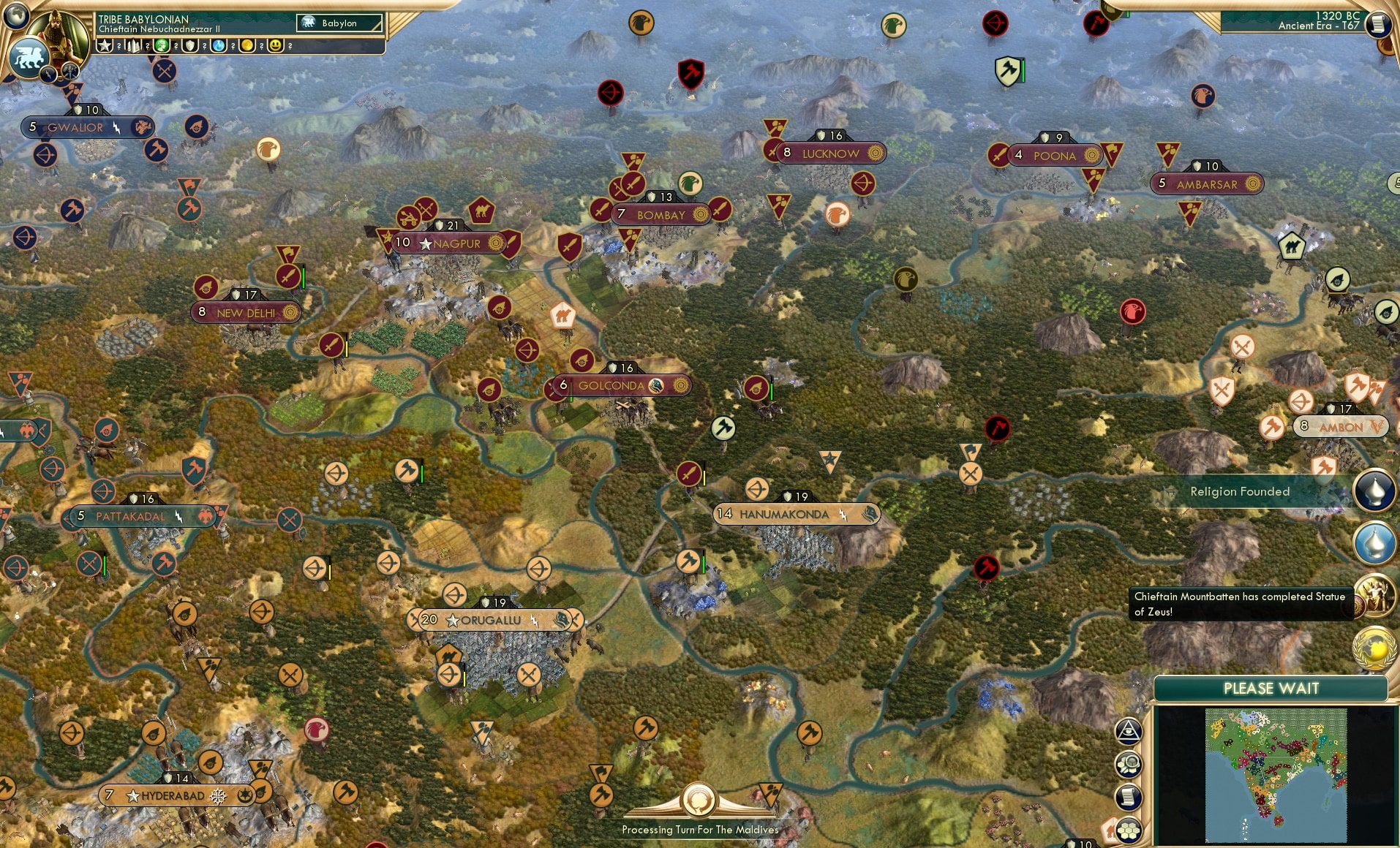
Task: Click the lightning icon under the leader portrait
Action: click(x=48, y=76)
